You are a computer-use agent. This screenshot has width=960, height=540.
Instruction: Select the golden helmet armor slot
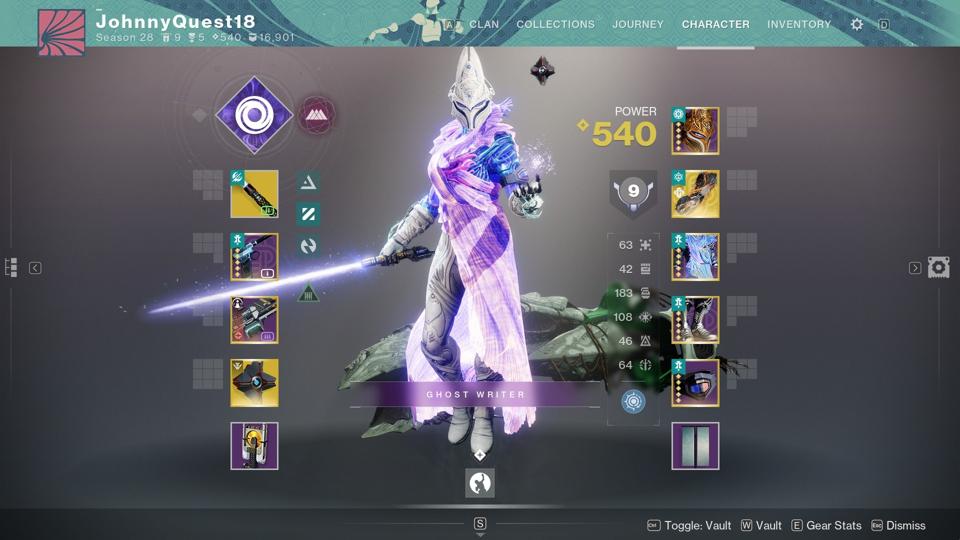pyautogui.click(x=695, y=131)
